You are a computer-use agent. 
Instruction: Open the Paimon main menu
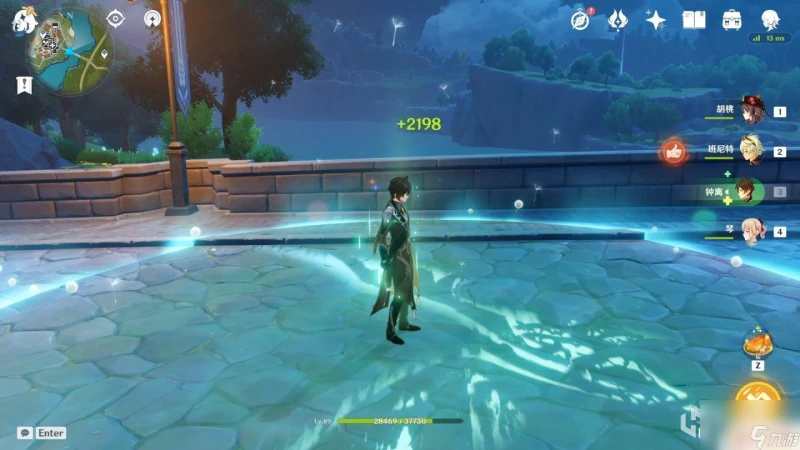22,19
